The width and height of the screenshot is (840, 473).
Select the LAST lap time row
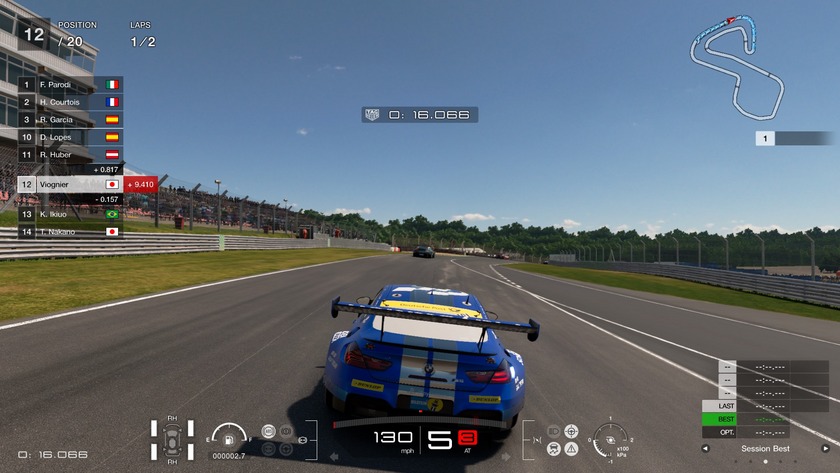click(765, 406)
